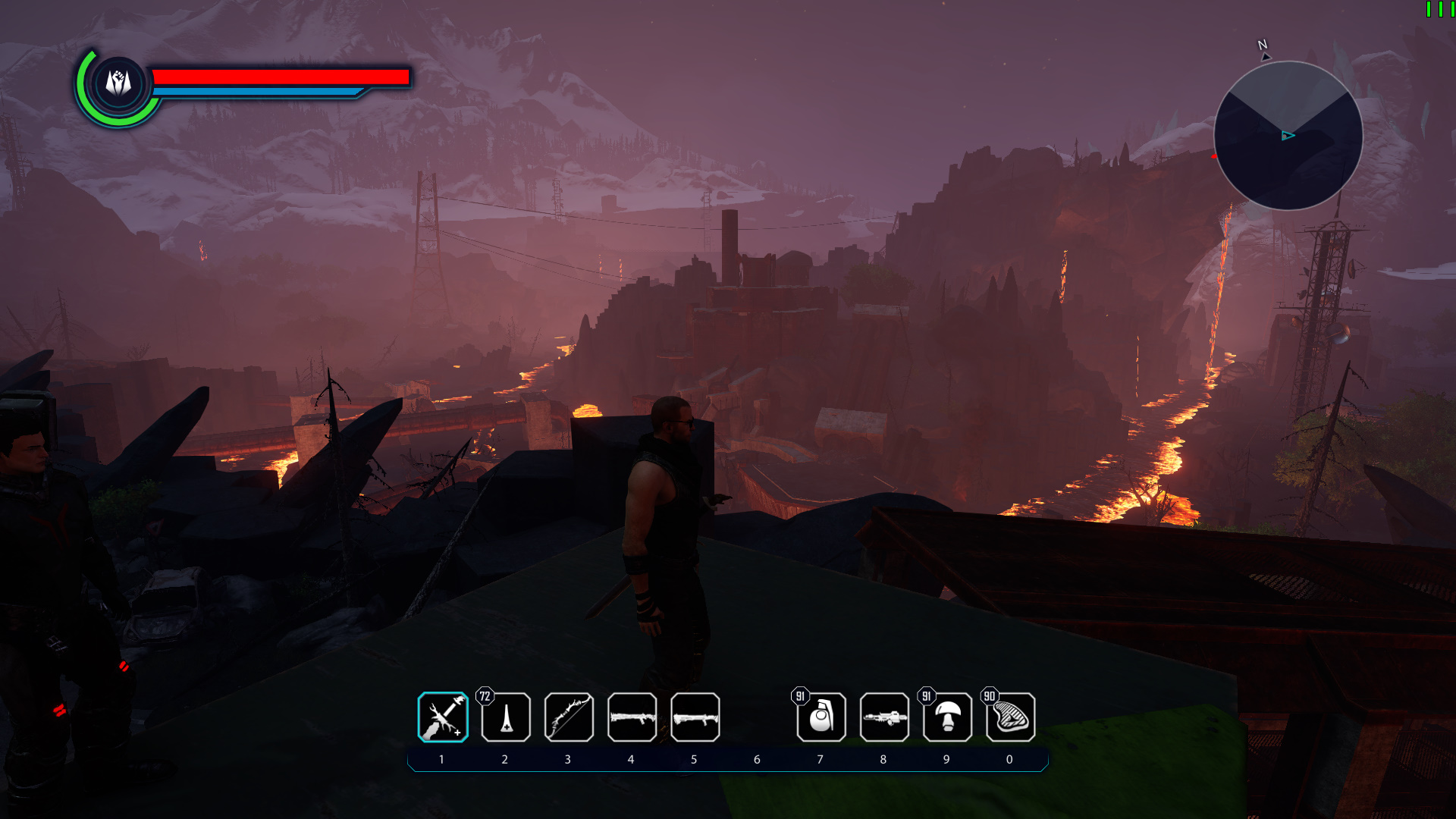Click the red health bar
Screen dimensions: 1456x819
(x=281, y=76)
